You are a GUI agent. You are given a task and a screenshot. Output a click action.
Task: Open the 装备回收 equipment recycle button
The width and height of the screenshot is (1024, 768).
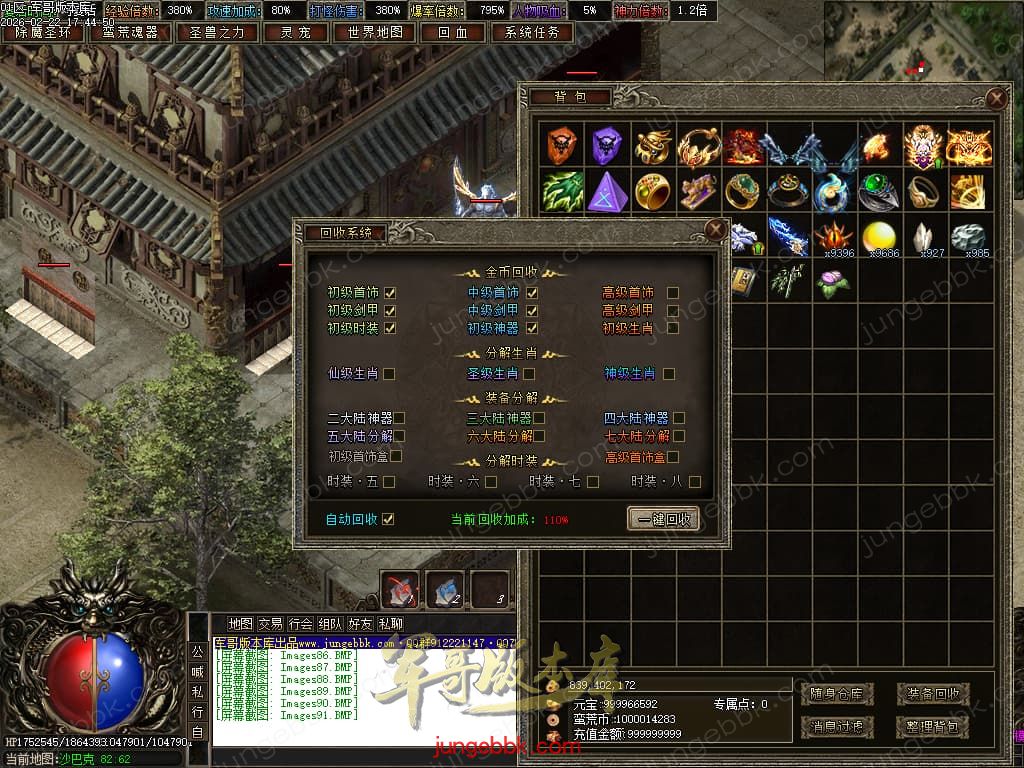click(932, 693)
